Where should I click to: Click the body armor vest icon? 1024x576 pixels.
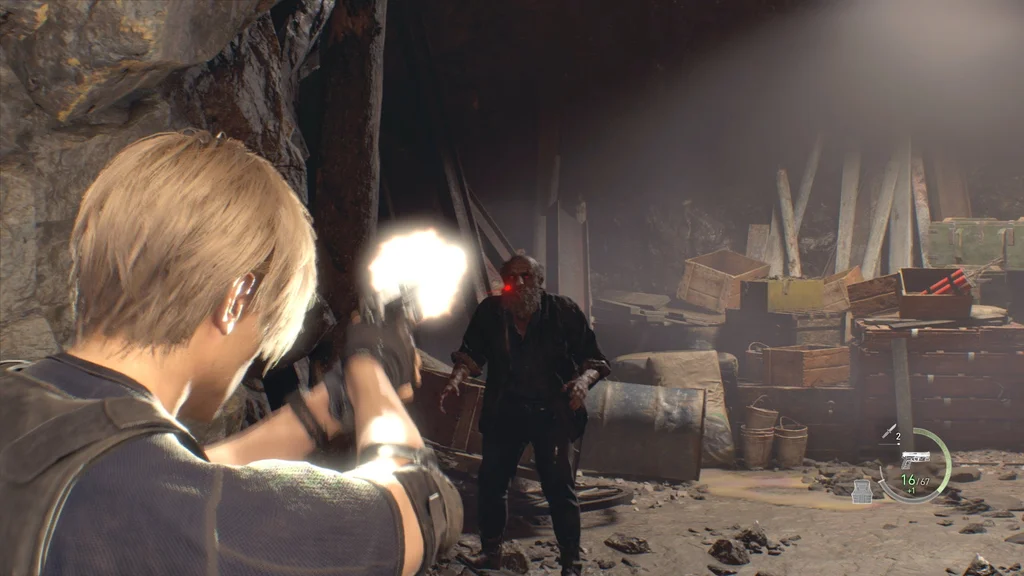861,491
